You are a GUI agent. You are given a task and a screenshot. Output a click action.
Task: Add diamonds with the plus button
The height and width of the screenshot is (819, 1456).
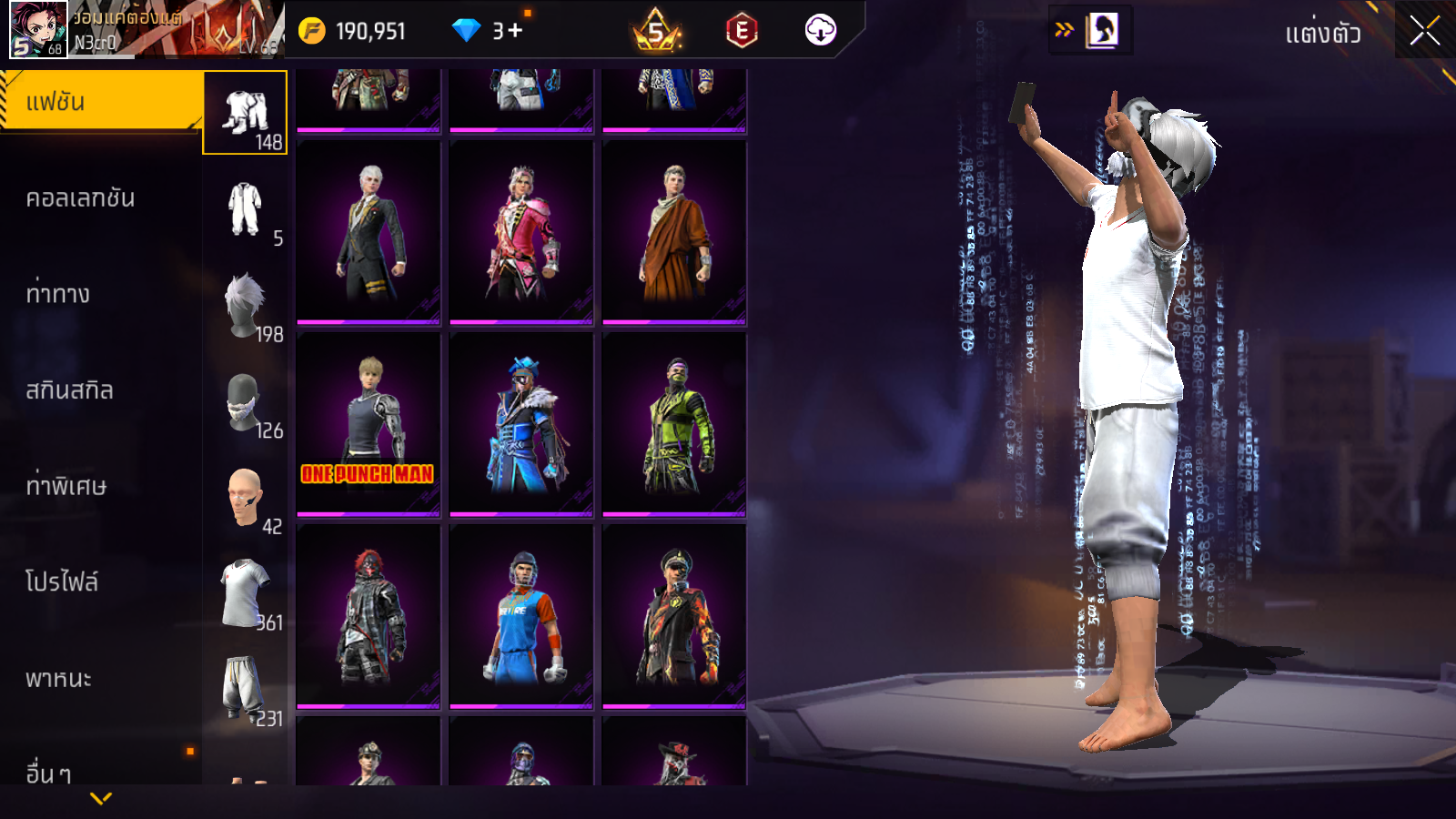coord(516,31)
